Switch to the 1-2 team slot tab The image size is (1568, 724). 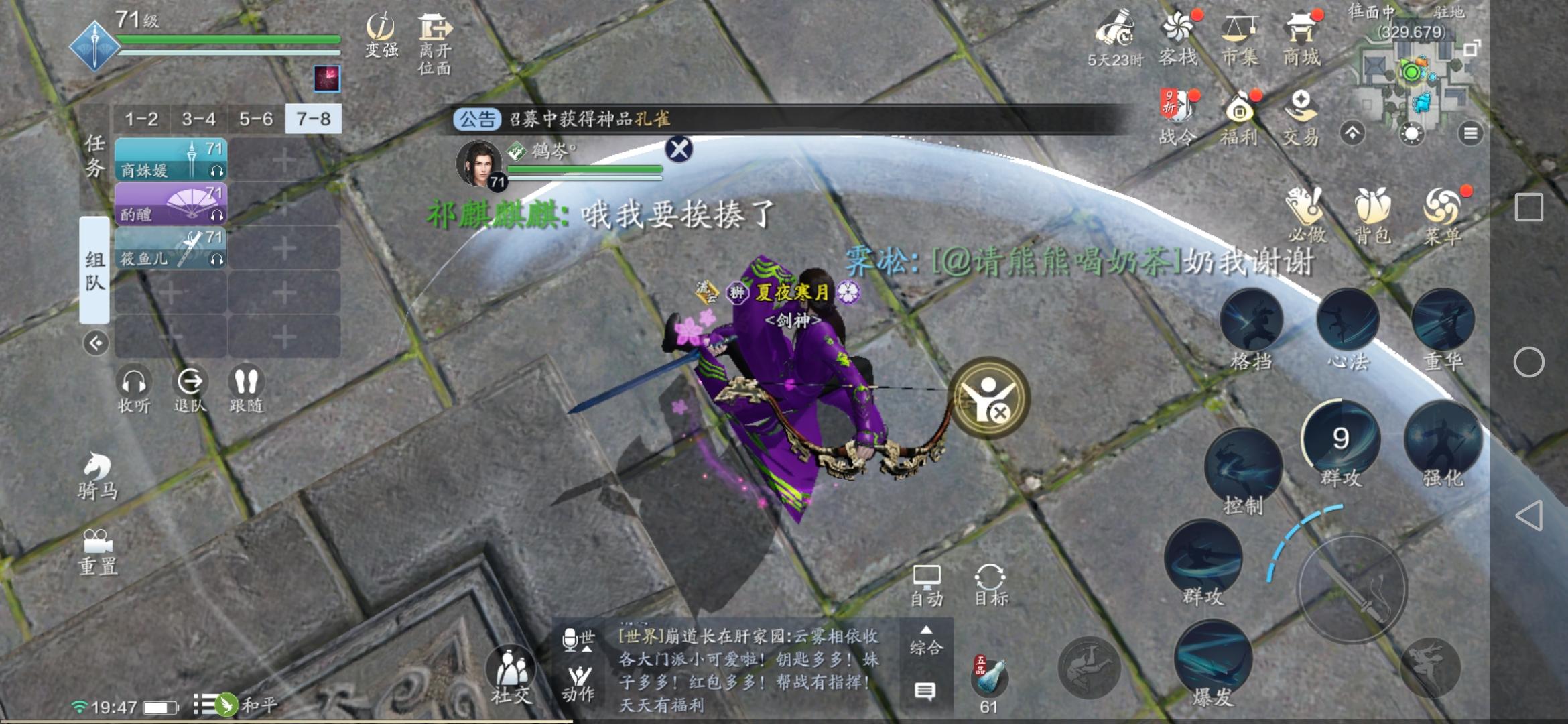[141, 119]
